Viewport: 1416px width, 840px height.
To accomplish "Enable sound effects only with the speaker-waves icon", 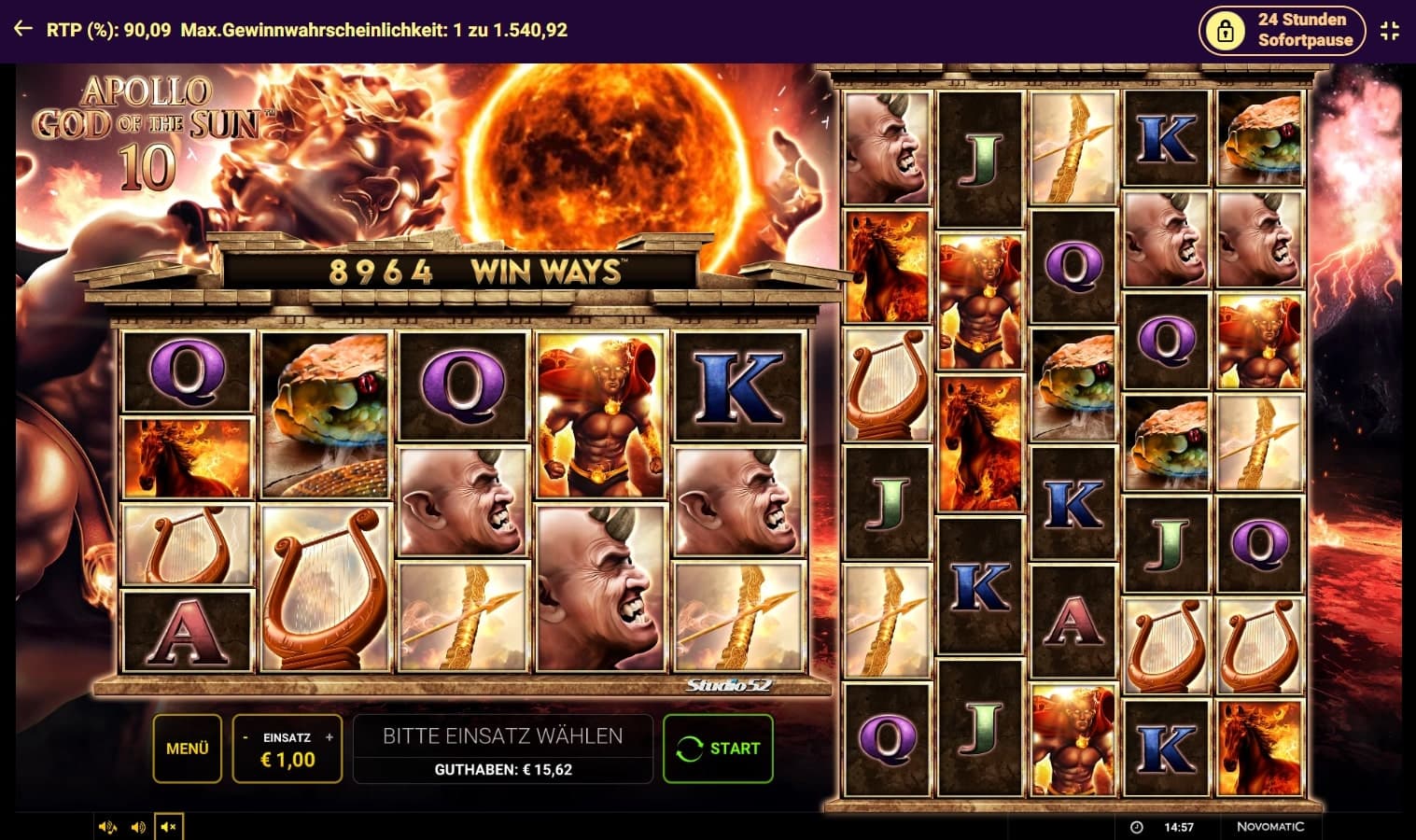I will tap(138, 827).
